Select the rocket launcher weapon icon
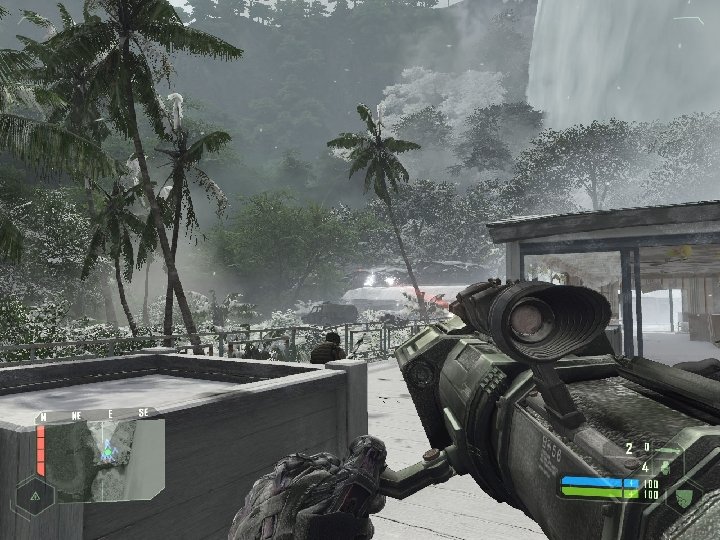The image size is (720, 540). [666, 448]
